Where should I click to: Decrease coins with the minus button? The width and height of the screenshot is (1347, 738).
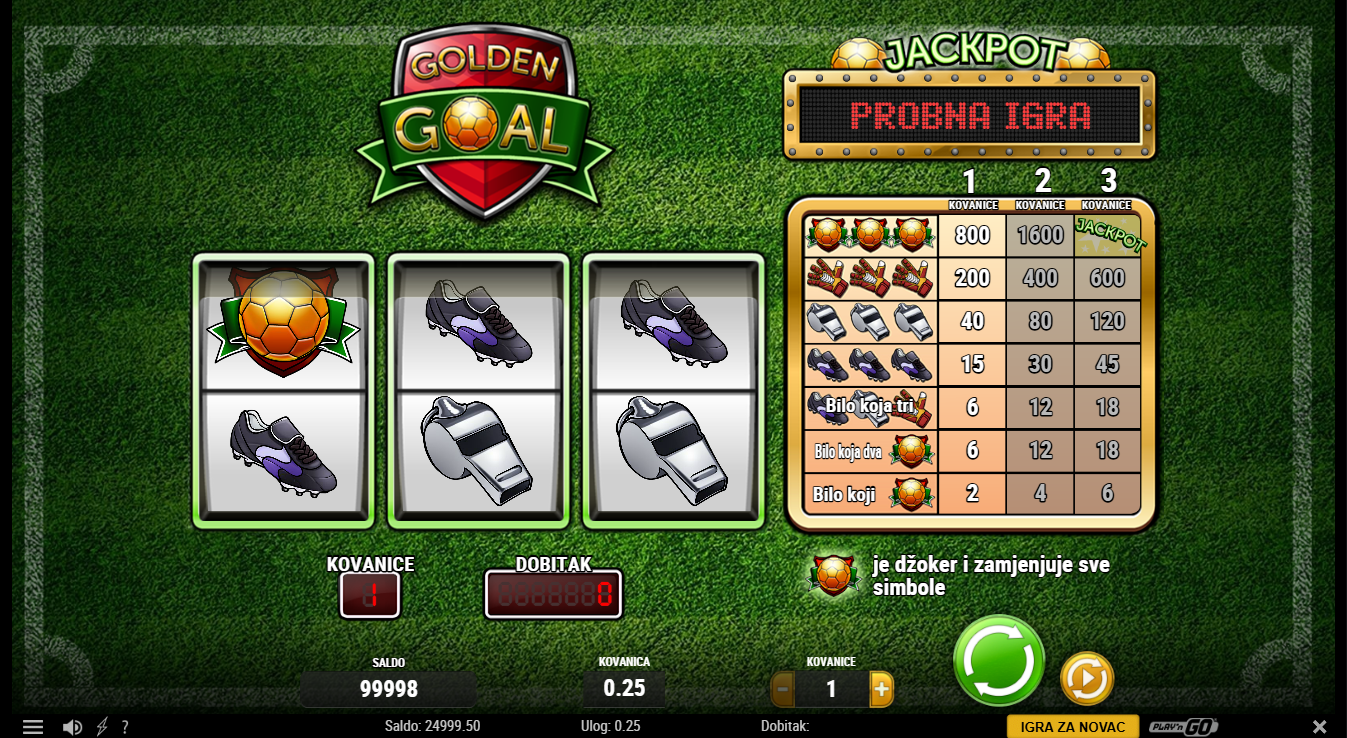click(x=783, y=689)
